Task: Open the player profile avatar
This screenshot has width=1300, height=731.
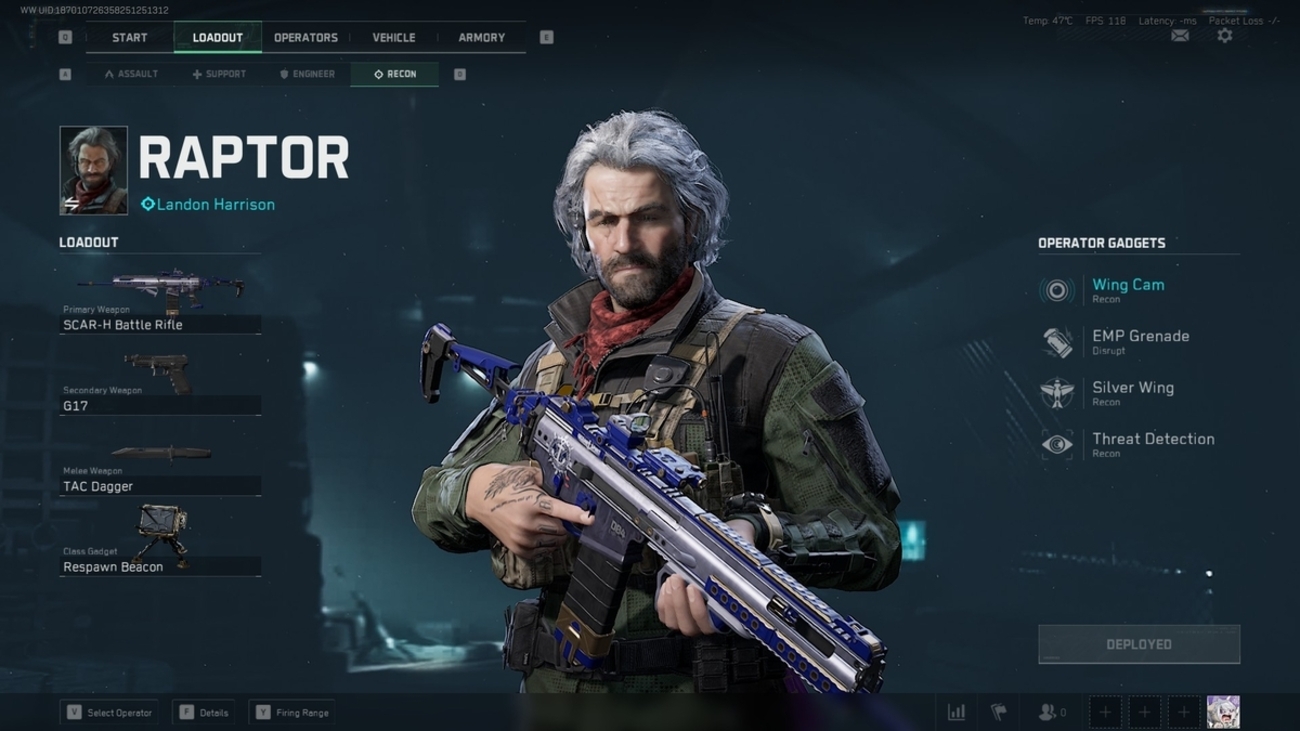Action: click(1223, 712)
